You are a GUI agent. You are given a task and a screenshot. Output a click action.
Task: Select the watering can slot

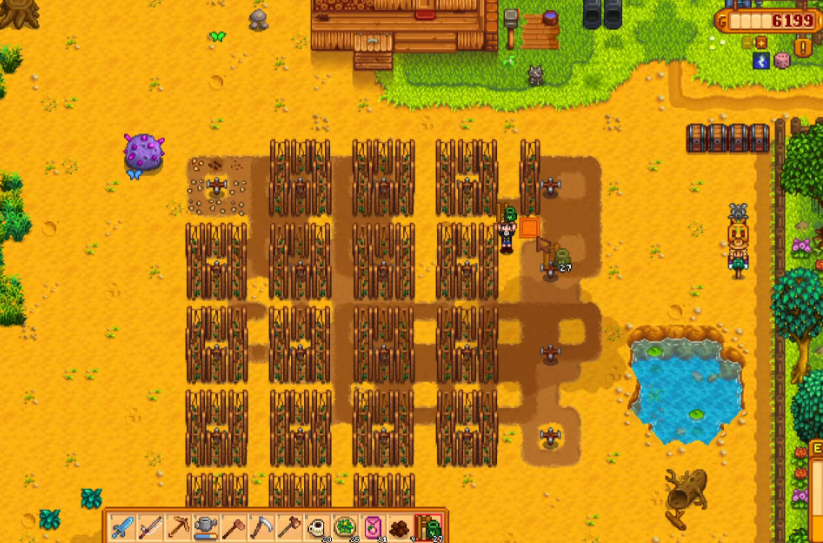207,526
